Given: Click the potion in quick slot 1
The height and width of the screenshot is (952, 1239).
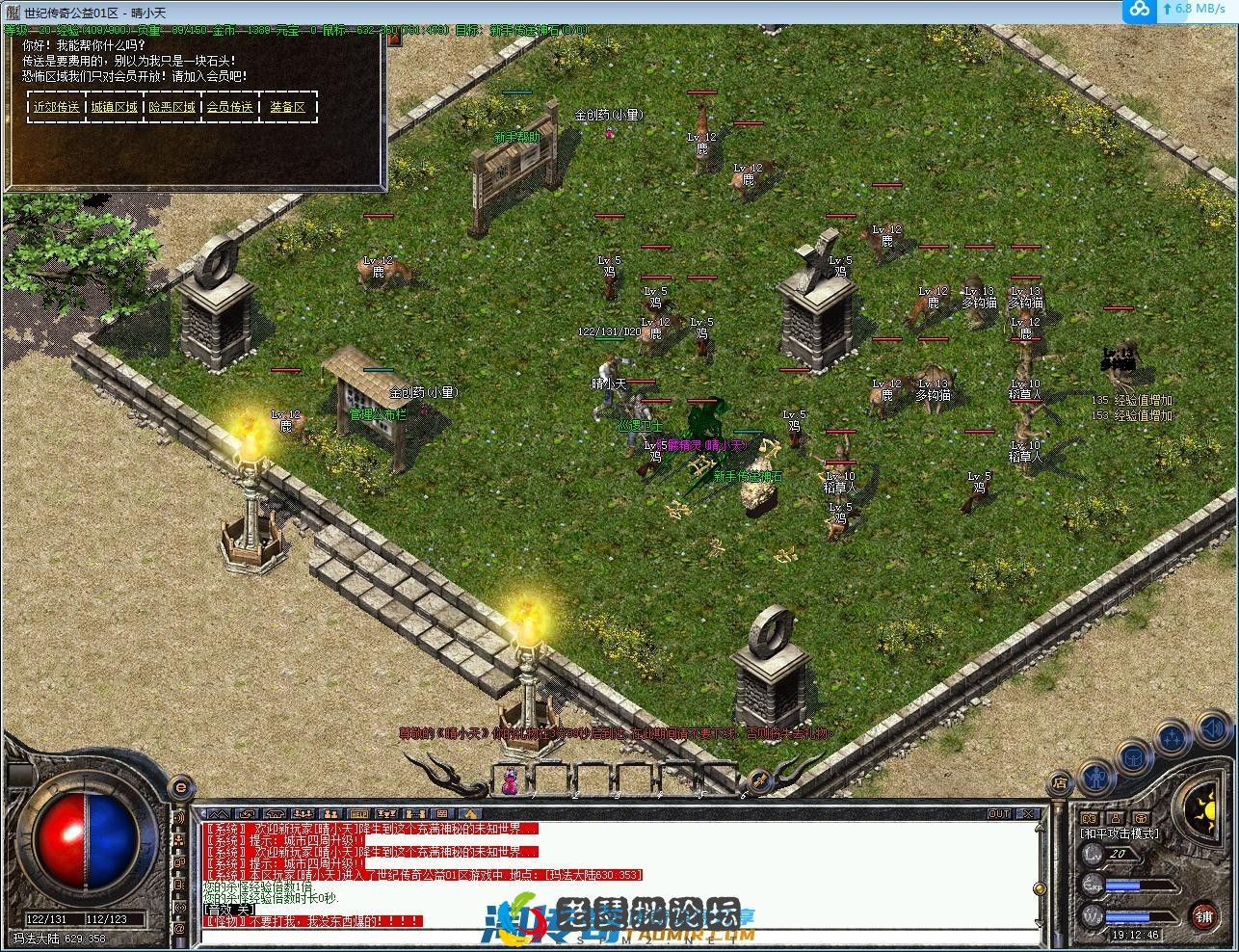Looking at the screenshot, I should [x=509, y=783].
